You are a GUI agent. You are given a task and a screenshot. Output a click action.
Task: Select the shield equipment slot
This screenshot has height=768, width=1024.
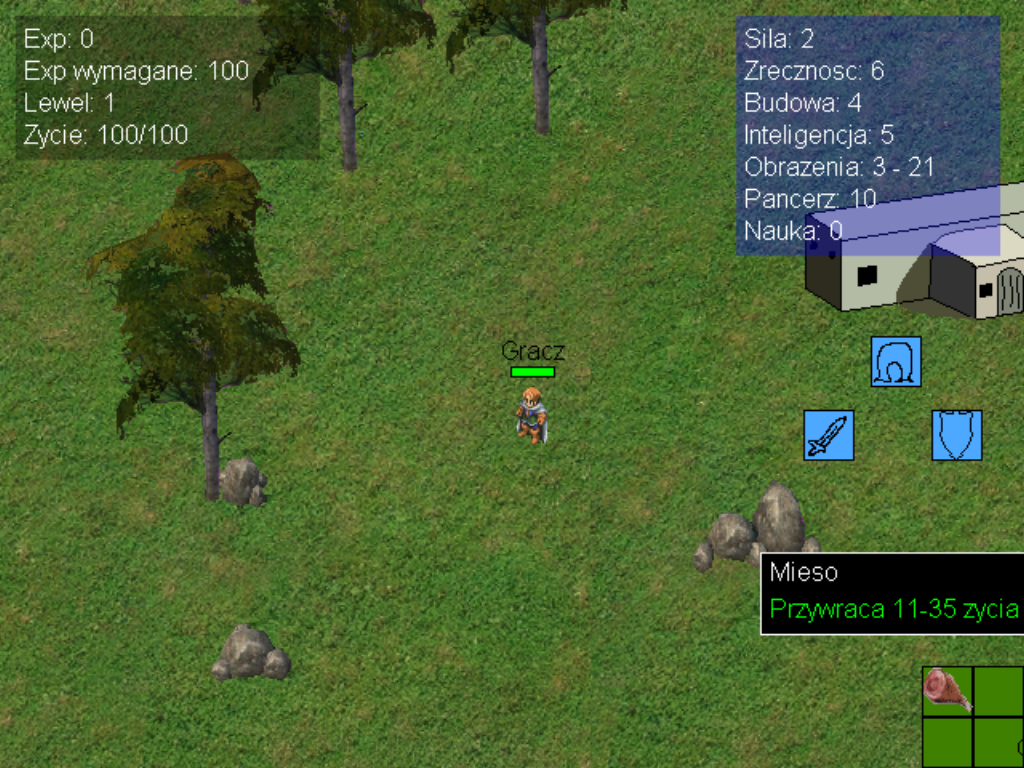[957, 435]
